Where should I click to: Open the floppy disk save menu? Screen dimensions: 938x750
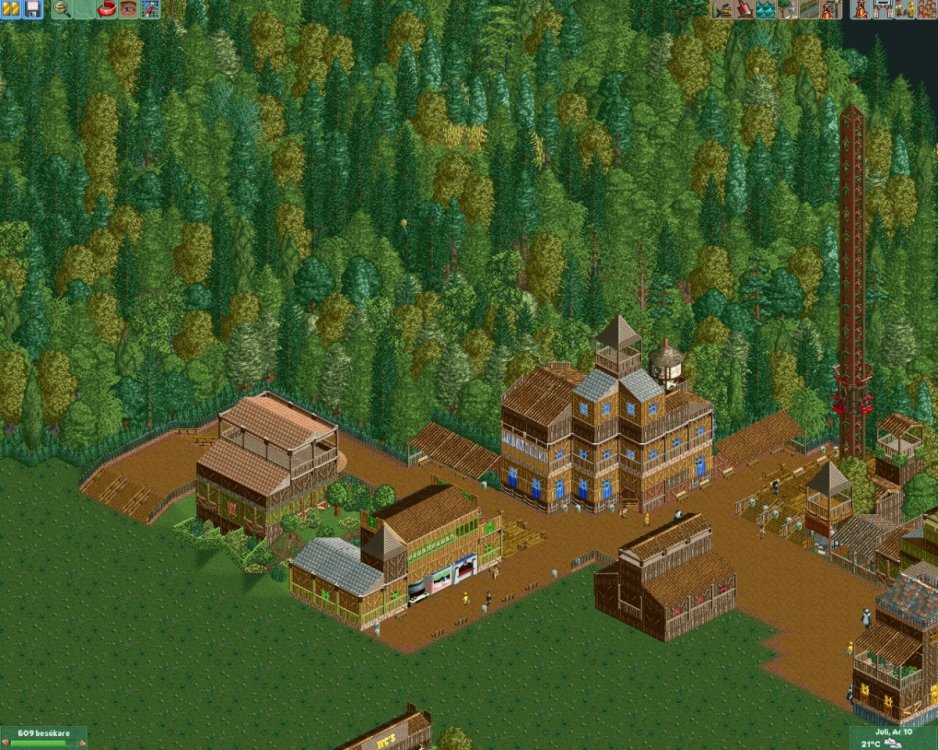32,9
